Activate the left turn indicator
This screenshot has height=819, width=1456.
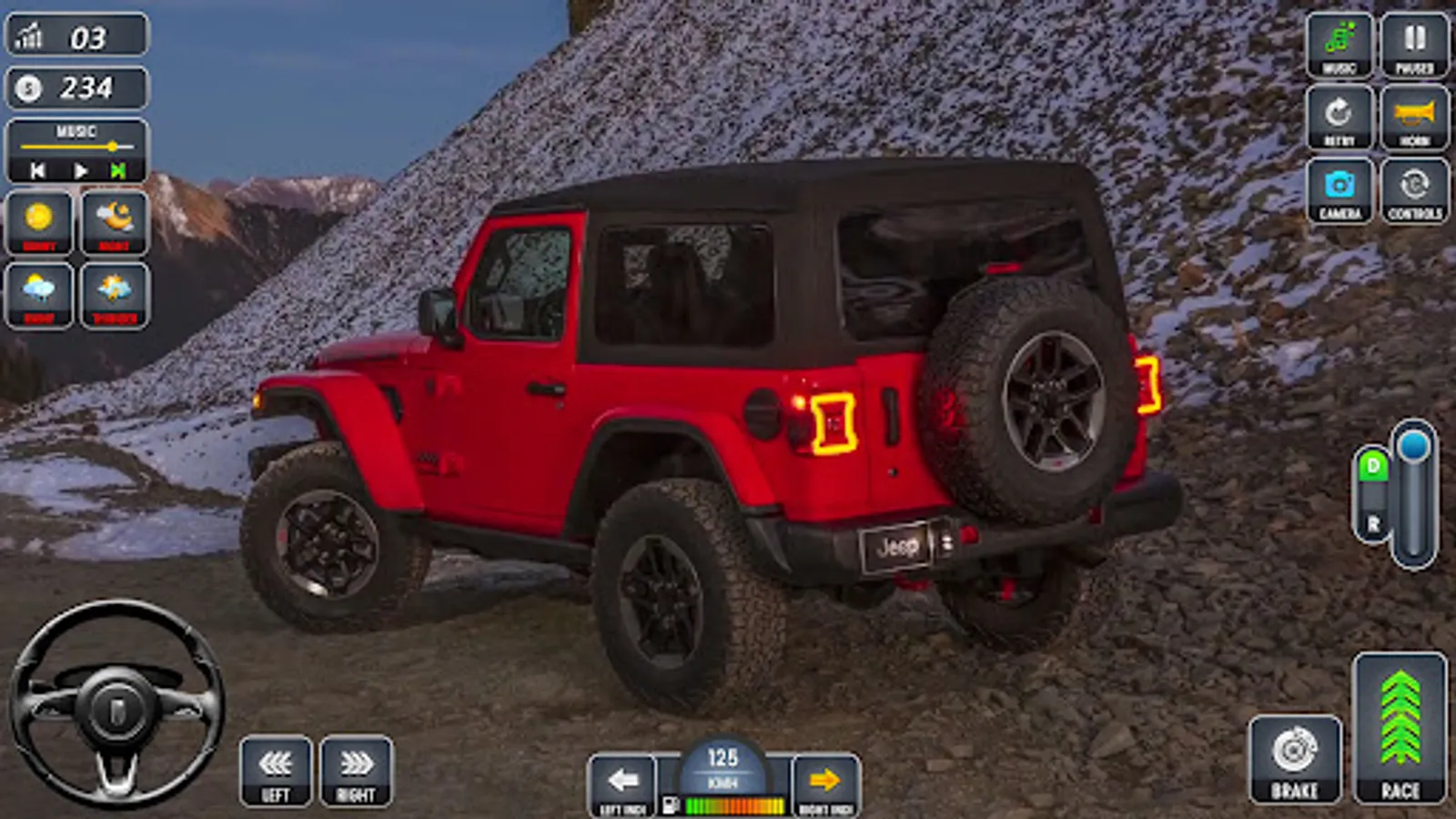click(622, 780)
